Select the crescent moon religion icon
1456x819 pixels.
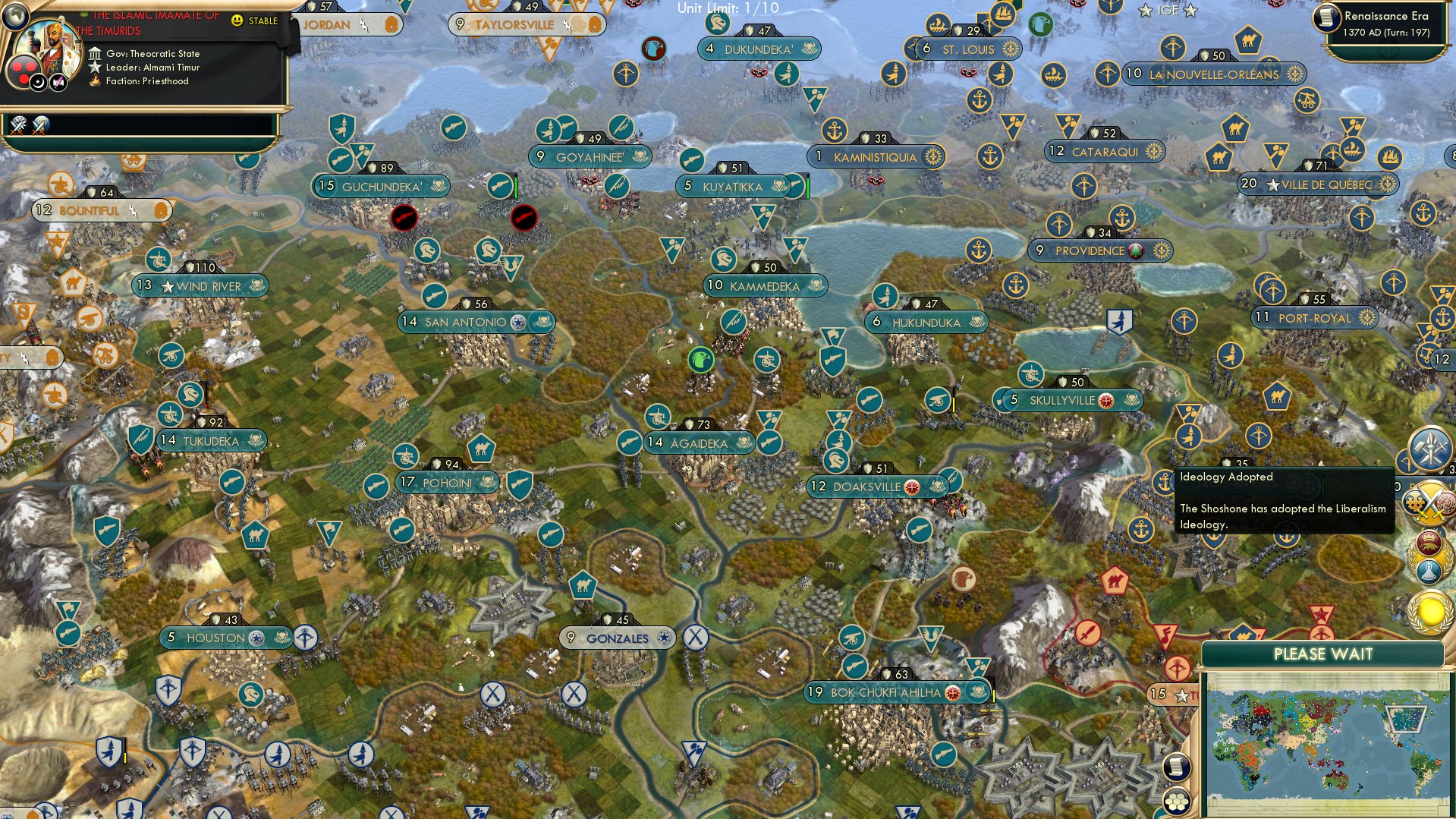[x=38, y=82]
